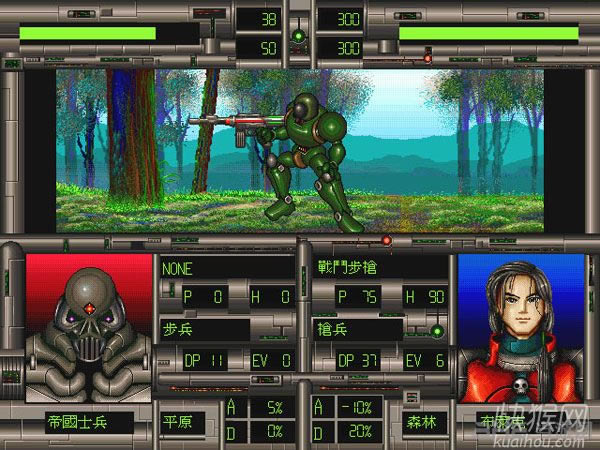Image resolution: width=600 pixels, height=450 pixels.
Task: Select the NONE weapon panel
Action: point(227,268)
